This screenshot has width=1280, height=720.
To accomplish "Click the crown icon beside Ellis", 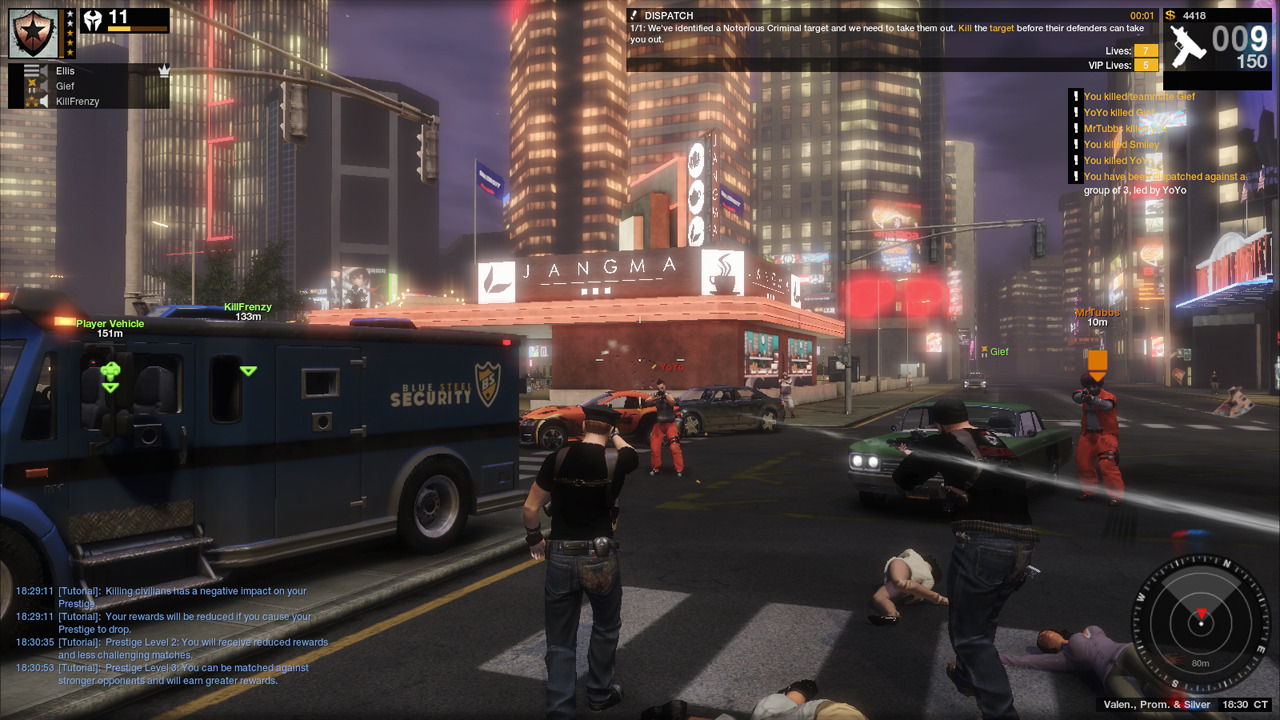I will coord(163,72).
